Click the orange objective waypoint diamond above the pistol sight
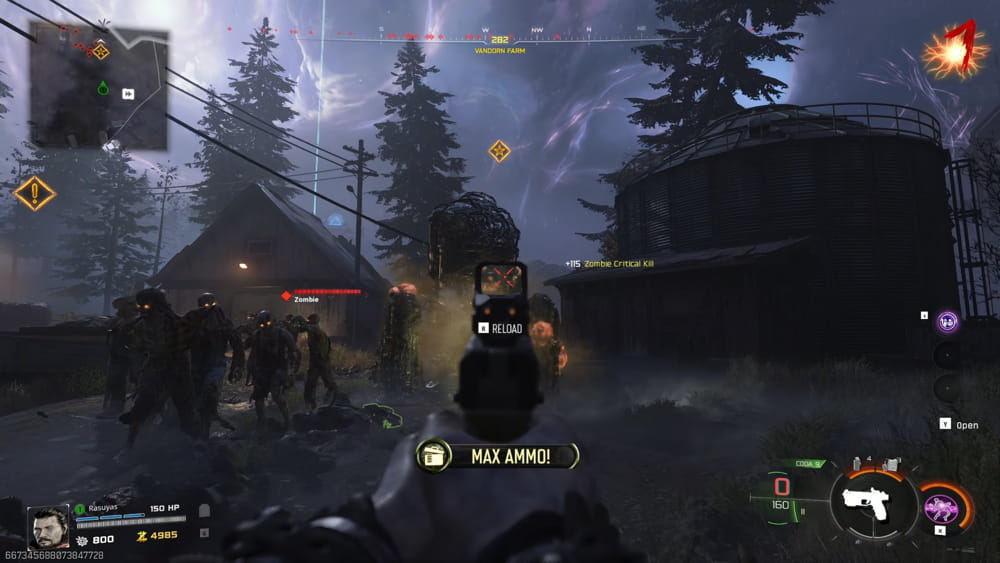 (x=499, y=151)
